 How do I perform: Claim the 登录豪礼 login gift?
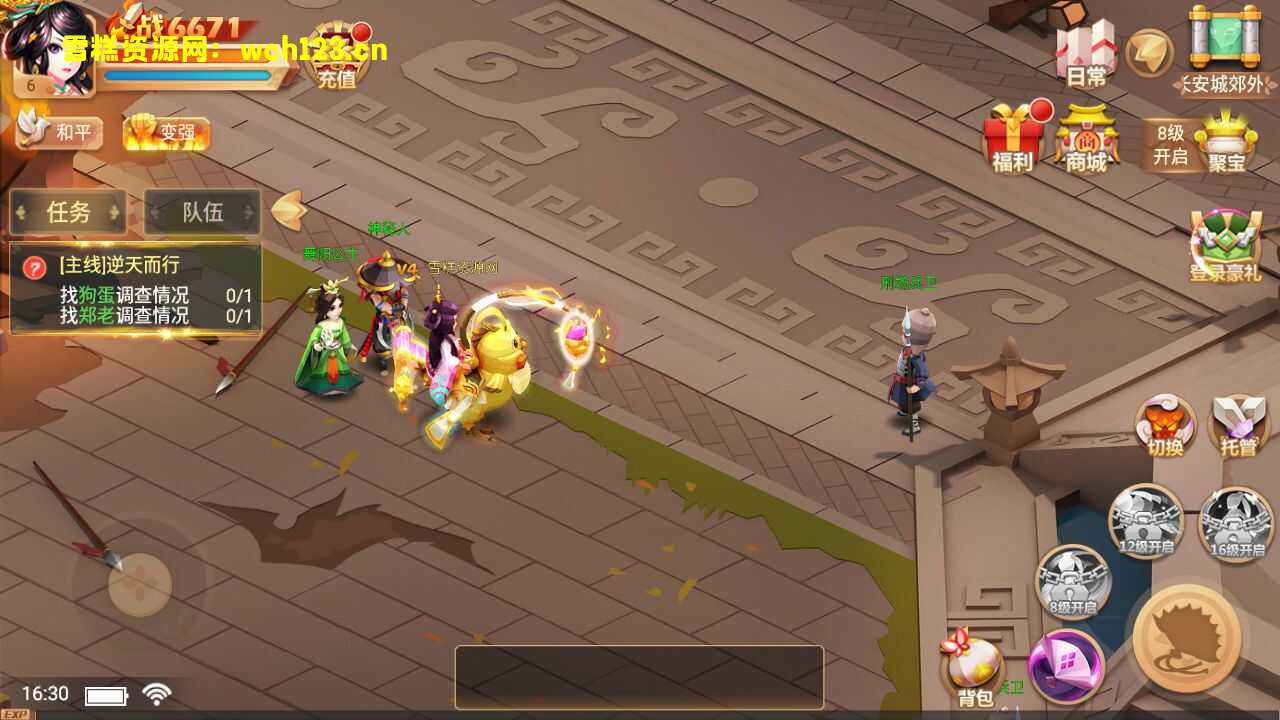coord(1225,246)
